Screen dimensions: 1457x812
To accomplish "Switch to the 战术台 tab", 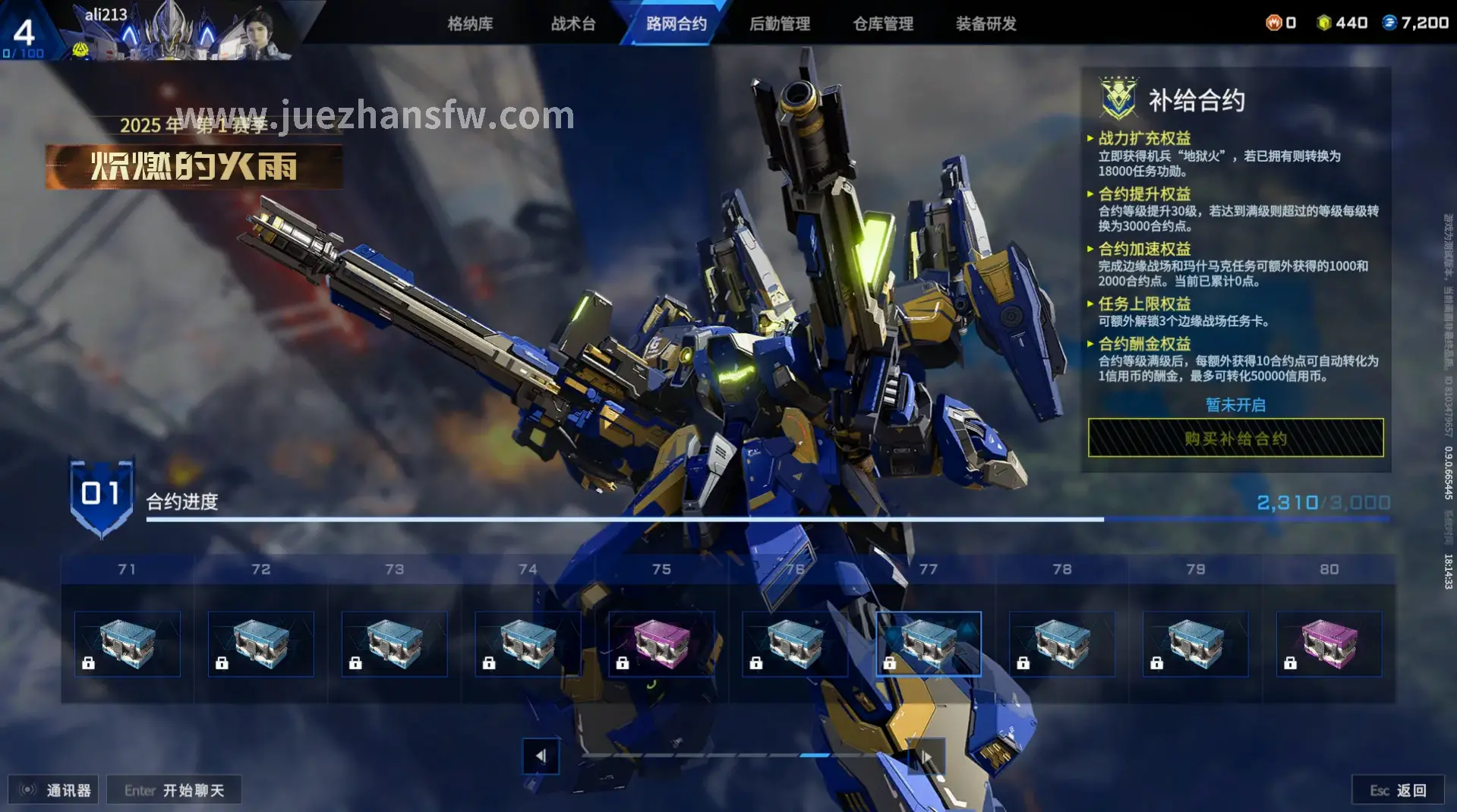I will click(573, 24).
